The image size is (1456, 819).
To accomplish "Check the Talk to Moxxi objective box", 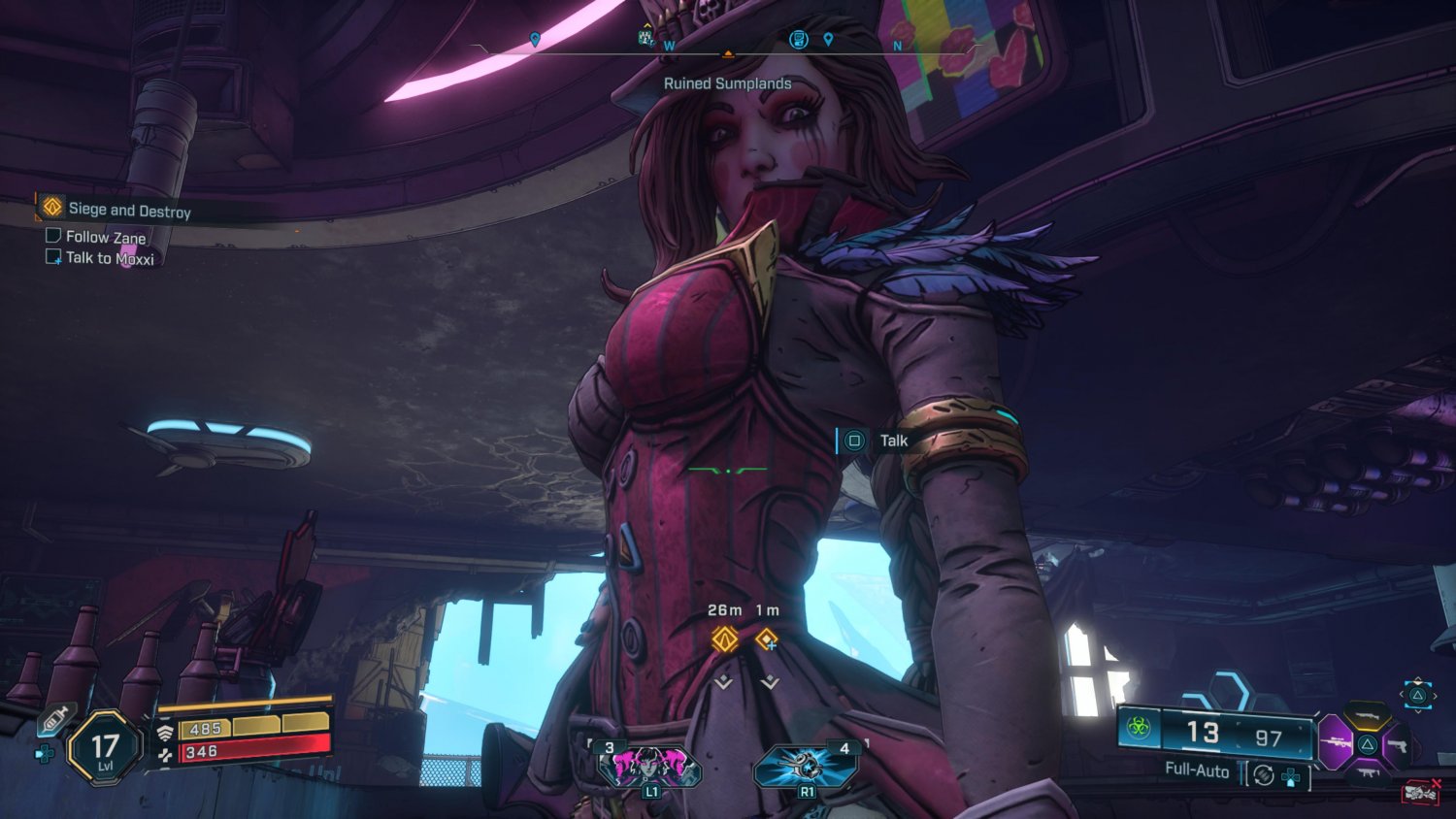I will click(x=52, y=256).
